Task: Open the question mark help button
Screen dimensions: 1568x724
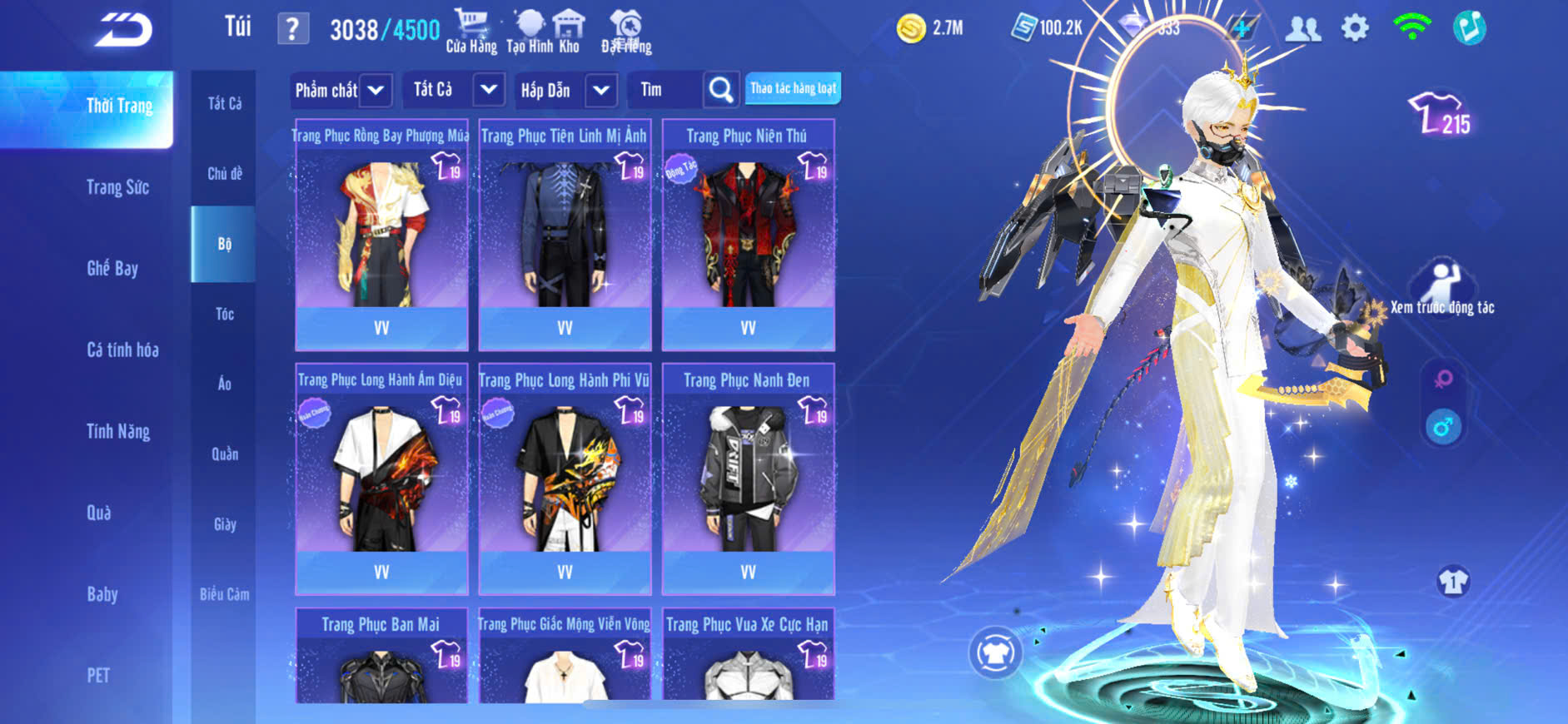Action: point(292,30)
